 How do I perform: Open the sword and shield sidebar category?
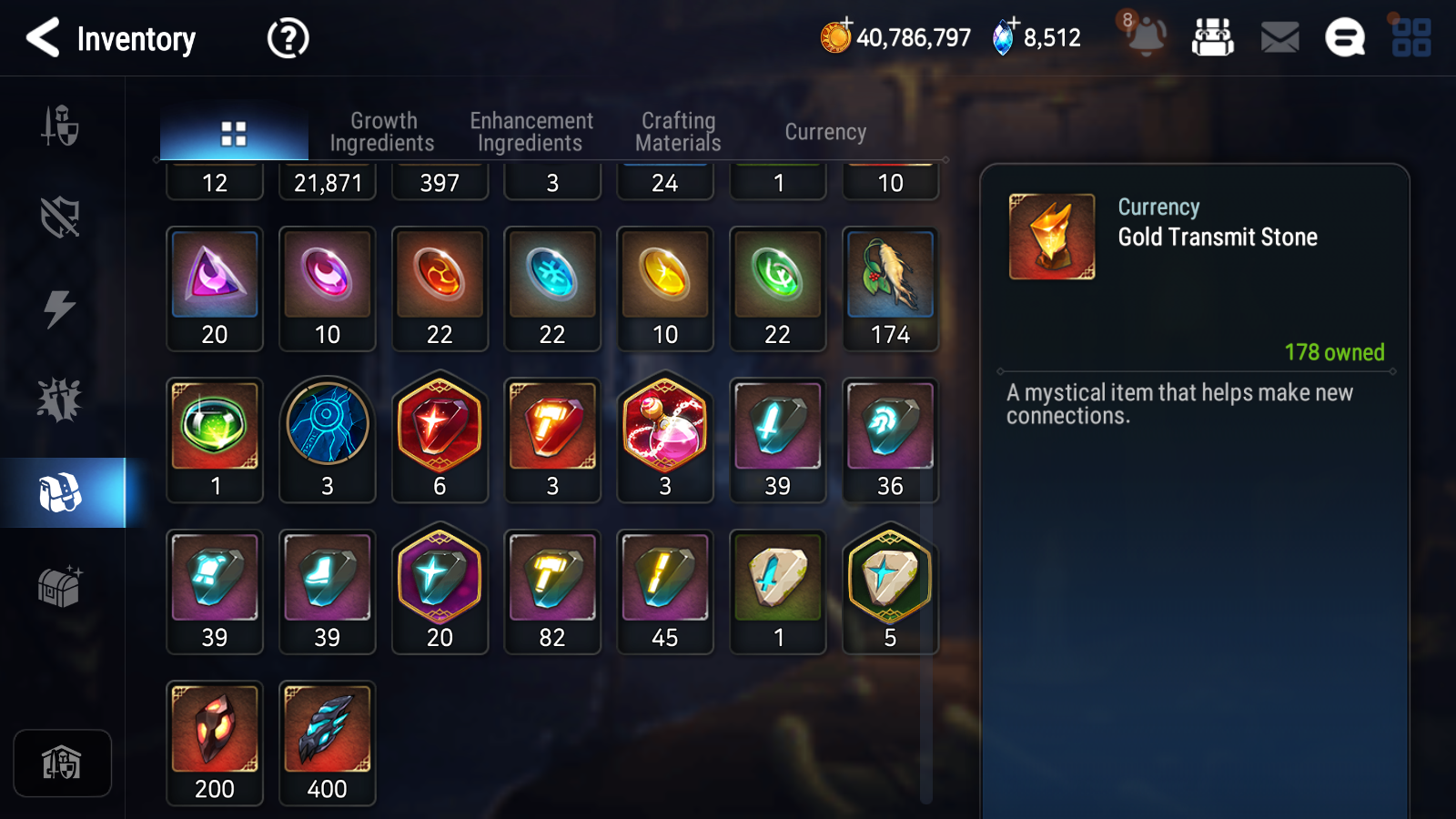click(x=60, y=126)
